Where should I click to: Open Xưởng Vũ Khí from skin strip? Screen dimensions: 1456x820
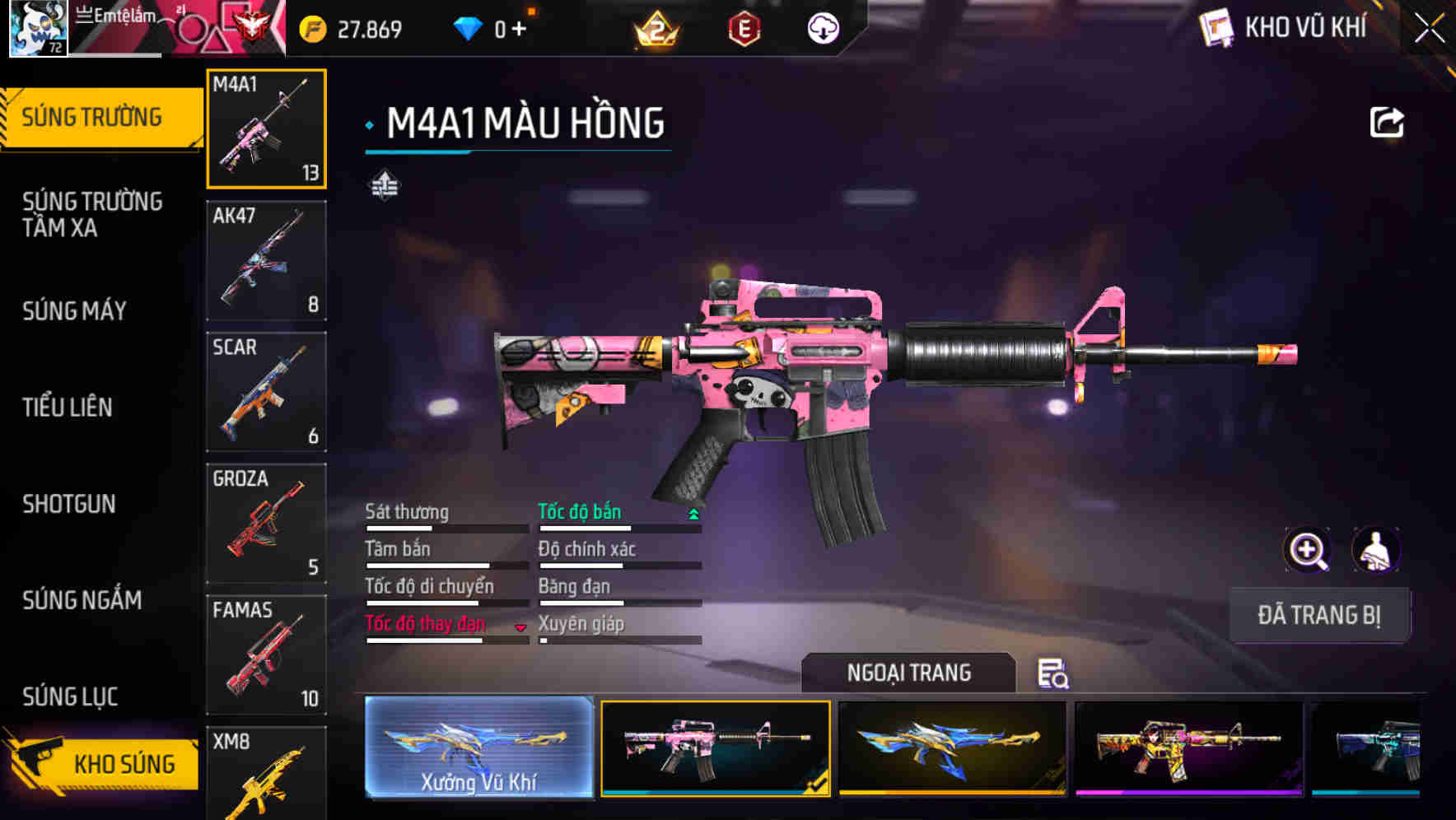(x=478, y=748)
